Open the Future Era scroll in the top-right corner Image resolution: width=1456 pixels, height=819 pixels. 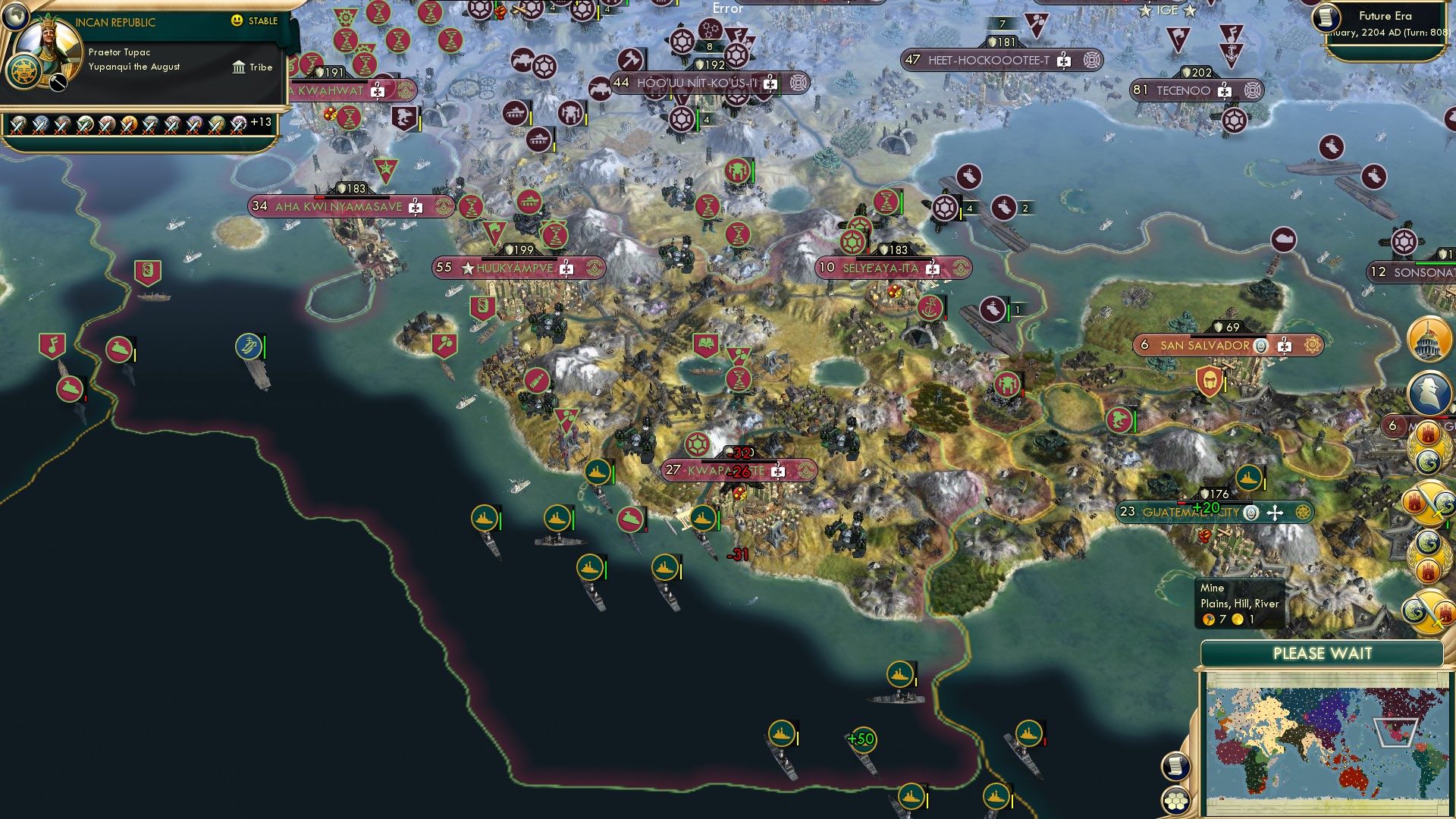pos(1326,19)
